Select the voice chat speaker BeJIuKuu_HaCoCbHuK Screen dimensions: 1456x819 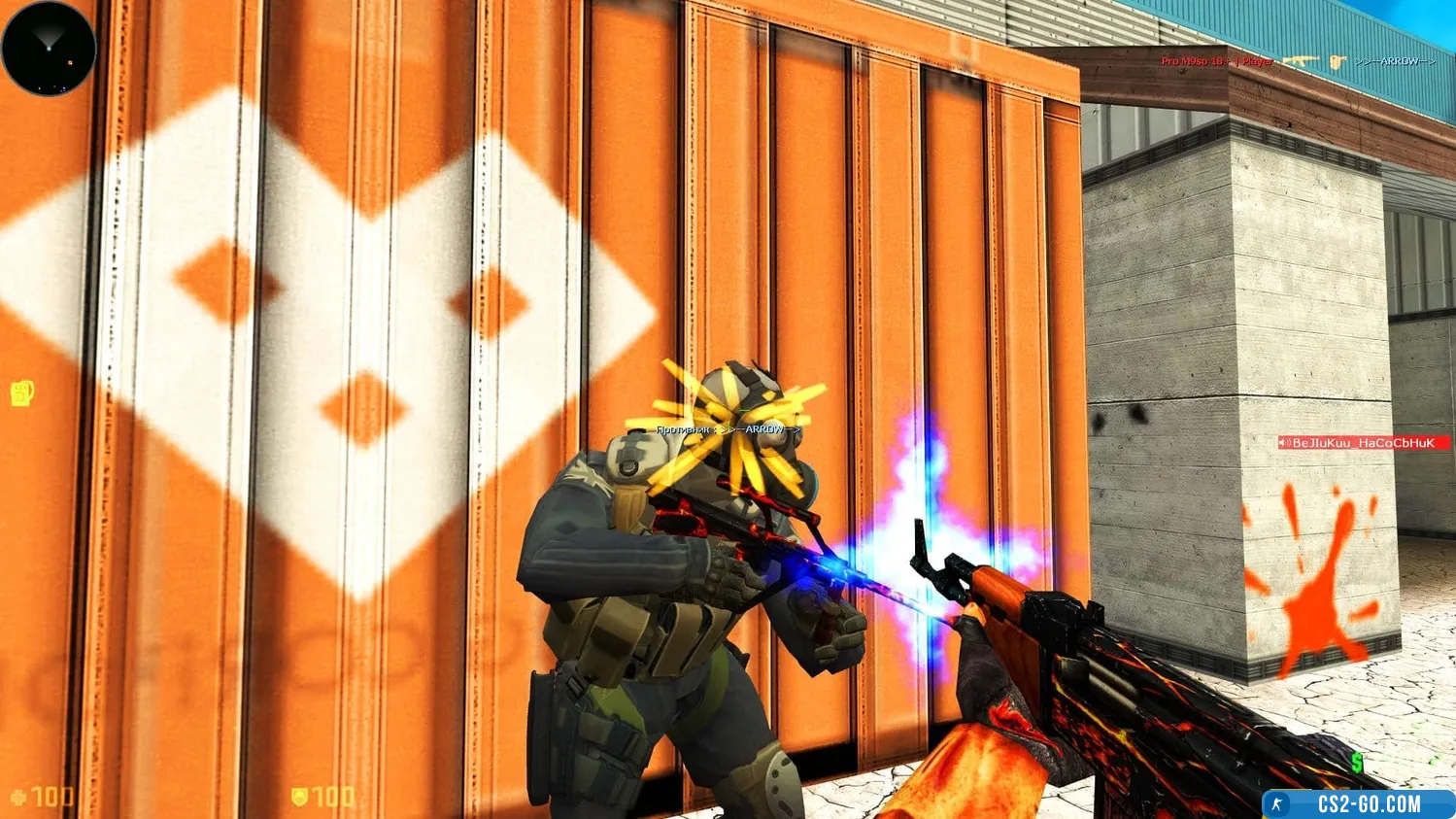(x=1363, y=443)
